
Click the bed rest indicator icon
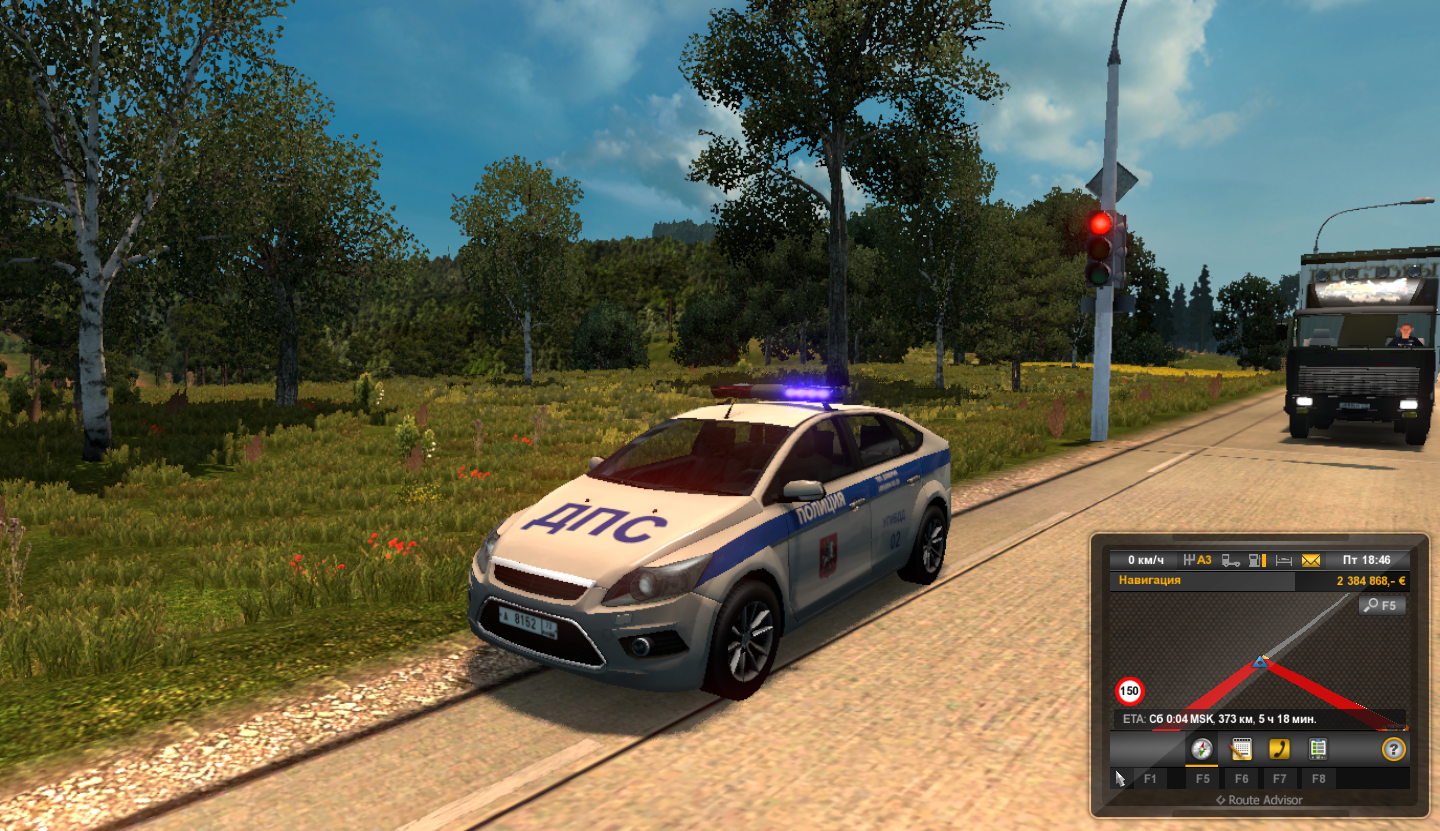(x=1286, y=560)
